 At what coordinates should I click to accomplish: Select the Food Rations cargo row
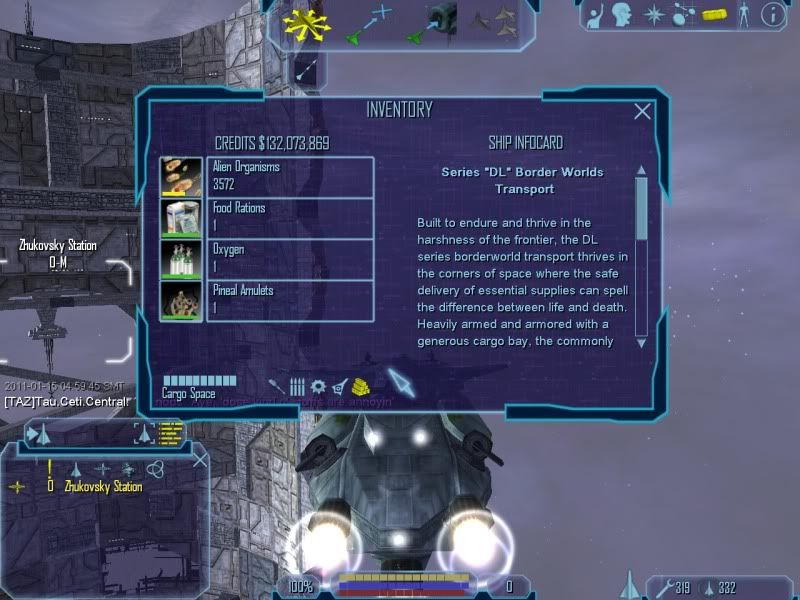pos(289,217)
